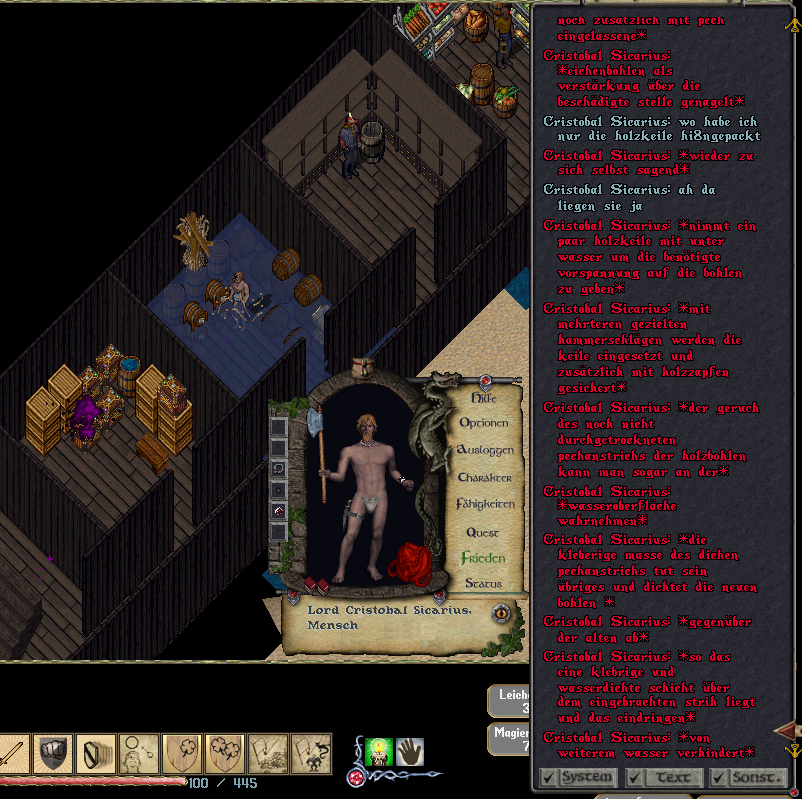Toggle the System chat filter checkbox
The height and width of the screenshot is (799, 802).
click(x=548, y=777)
